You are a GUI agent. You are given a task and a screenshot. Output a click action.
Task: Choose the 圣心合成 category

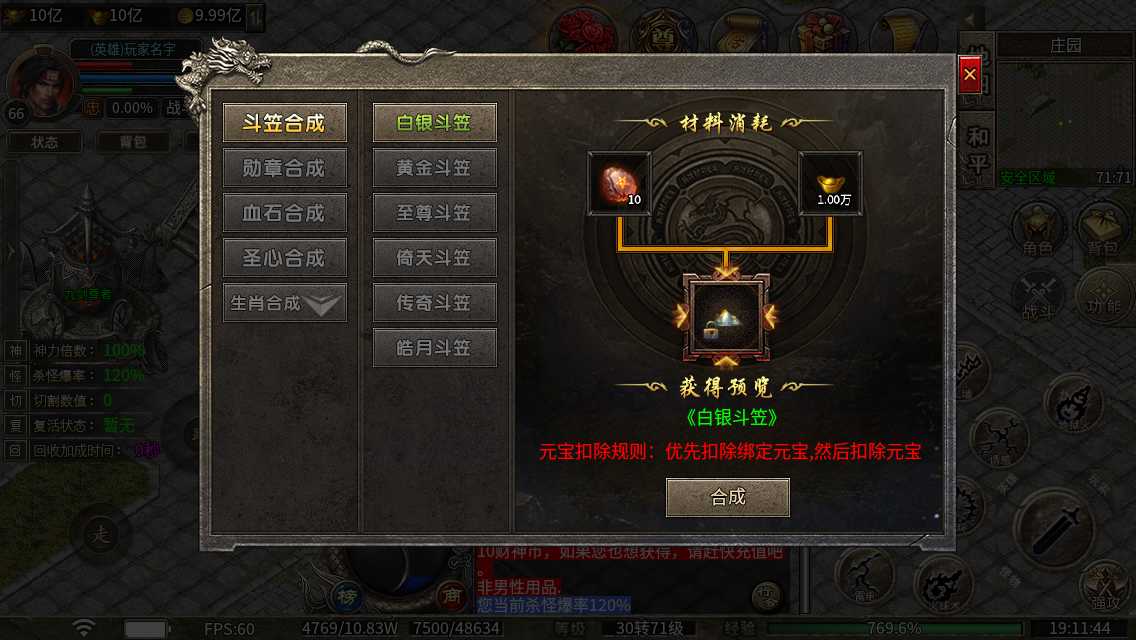coord(285,258)
